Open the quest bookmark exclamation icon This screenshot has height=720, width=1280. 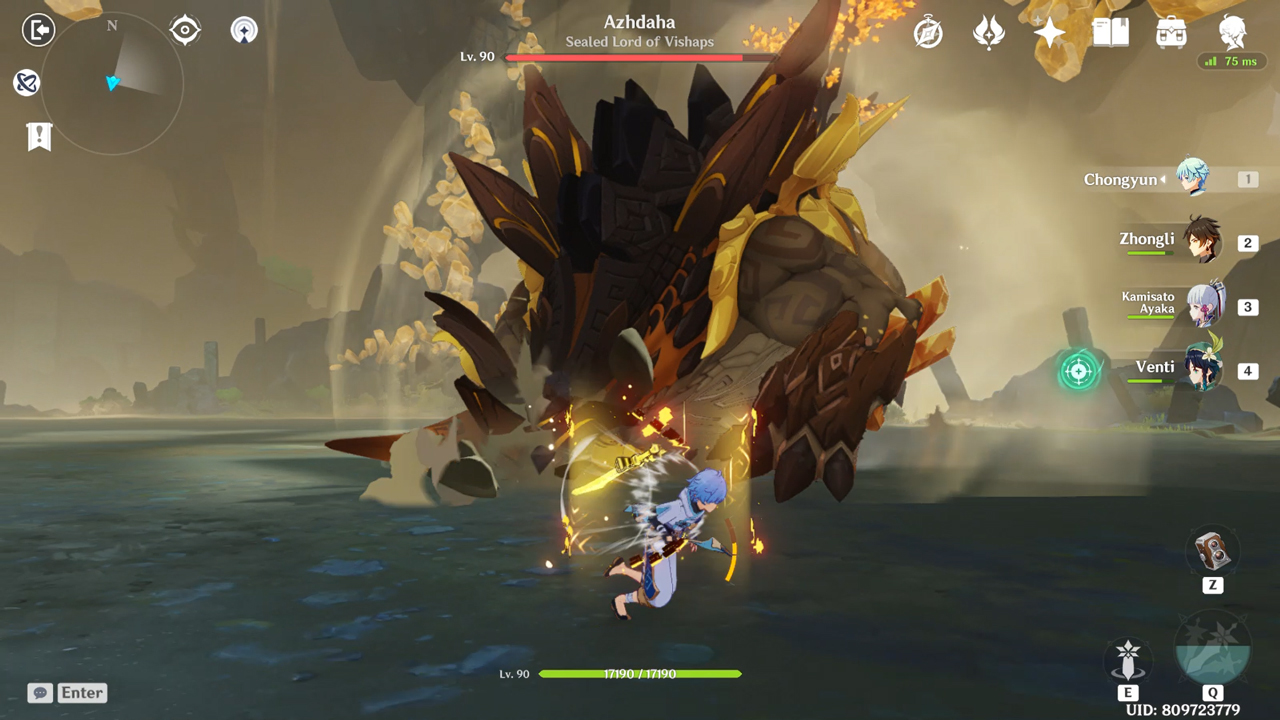point(39,137)
